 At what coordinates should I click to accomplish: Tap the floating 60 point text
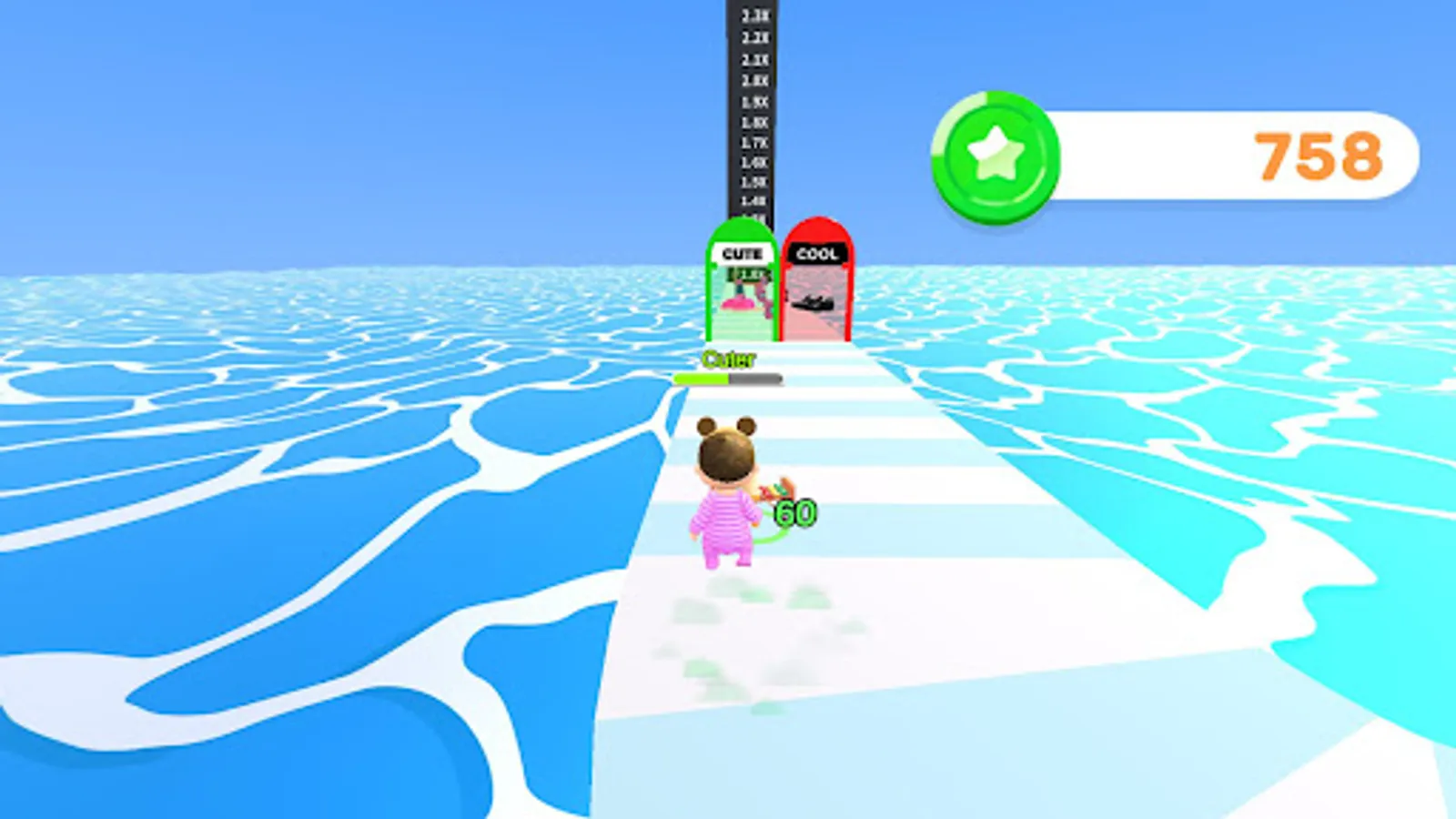pos(794,512)
